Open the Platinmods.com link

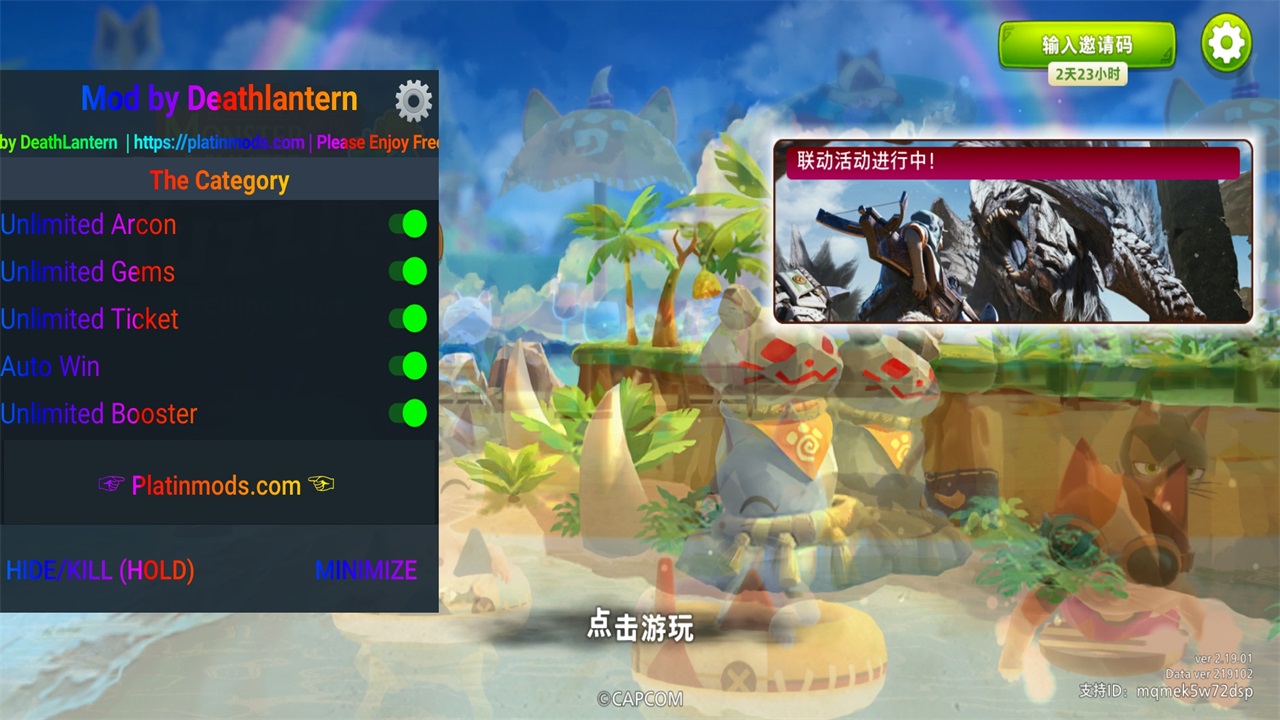coord(216,486)
